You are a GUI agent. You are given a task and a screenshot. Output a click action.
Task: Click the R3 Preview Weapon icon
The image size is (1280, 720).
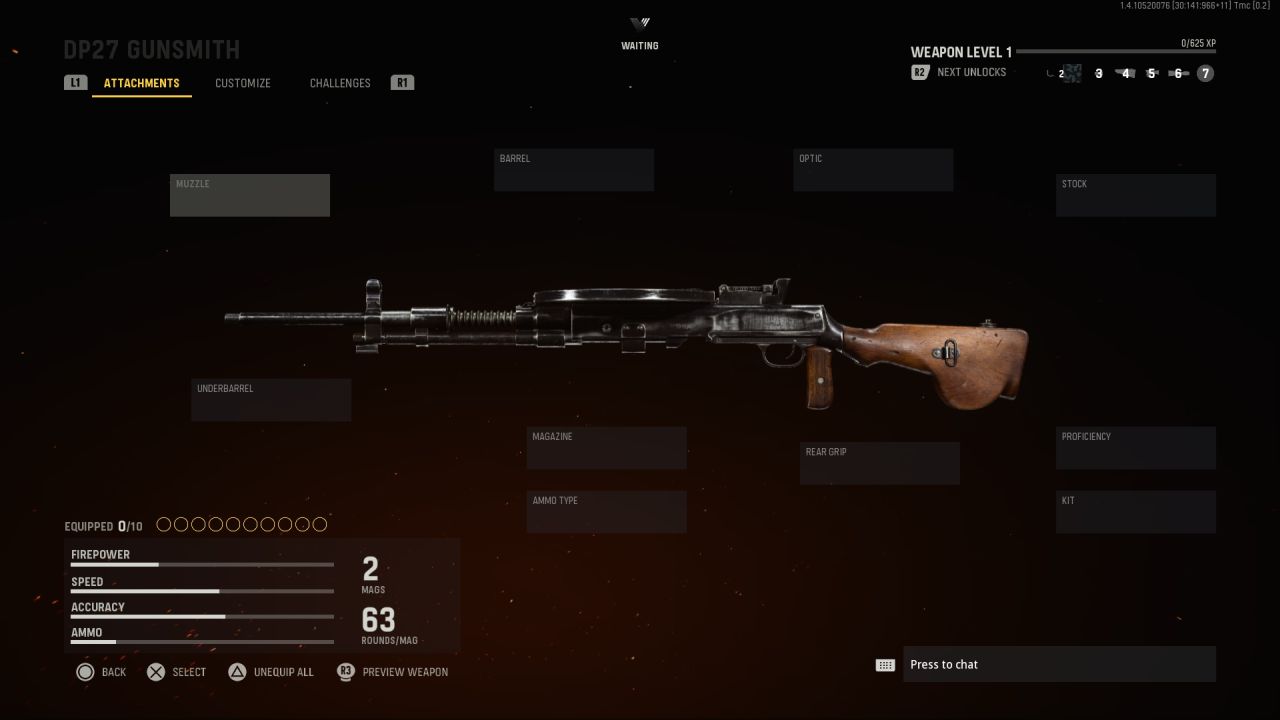pyautogui.click(x=345, y=672)
